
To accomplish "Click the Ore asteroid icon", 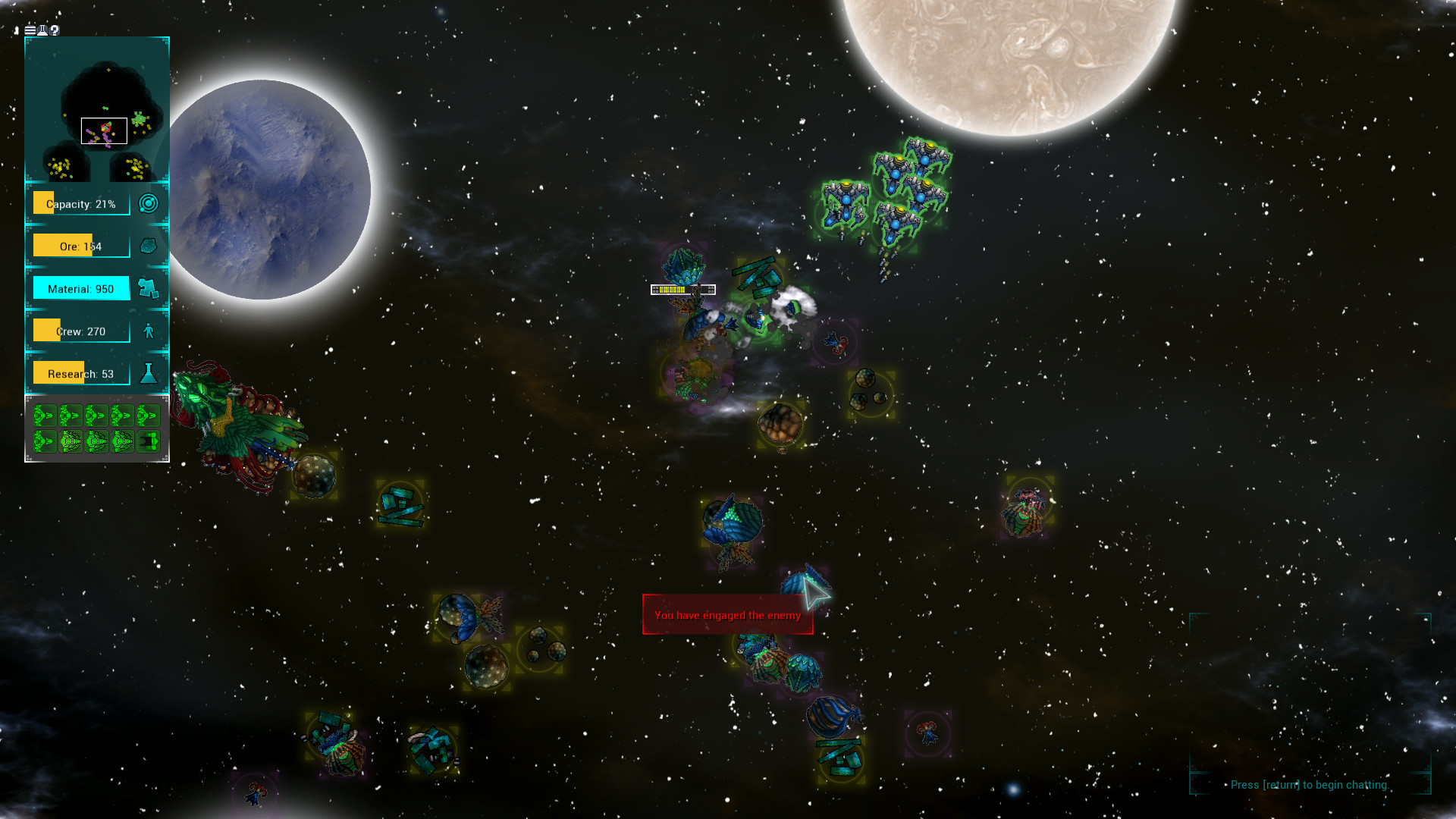I will pyautogui.click(x=149, y=245).
